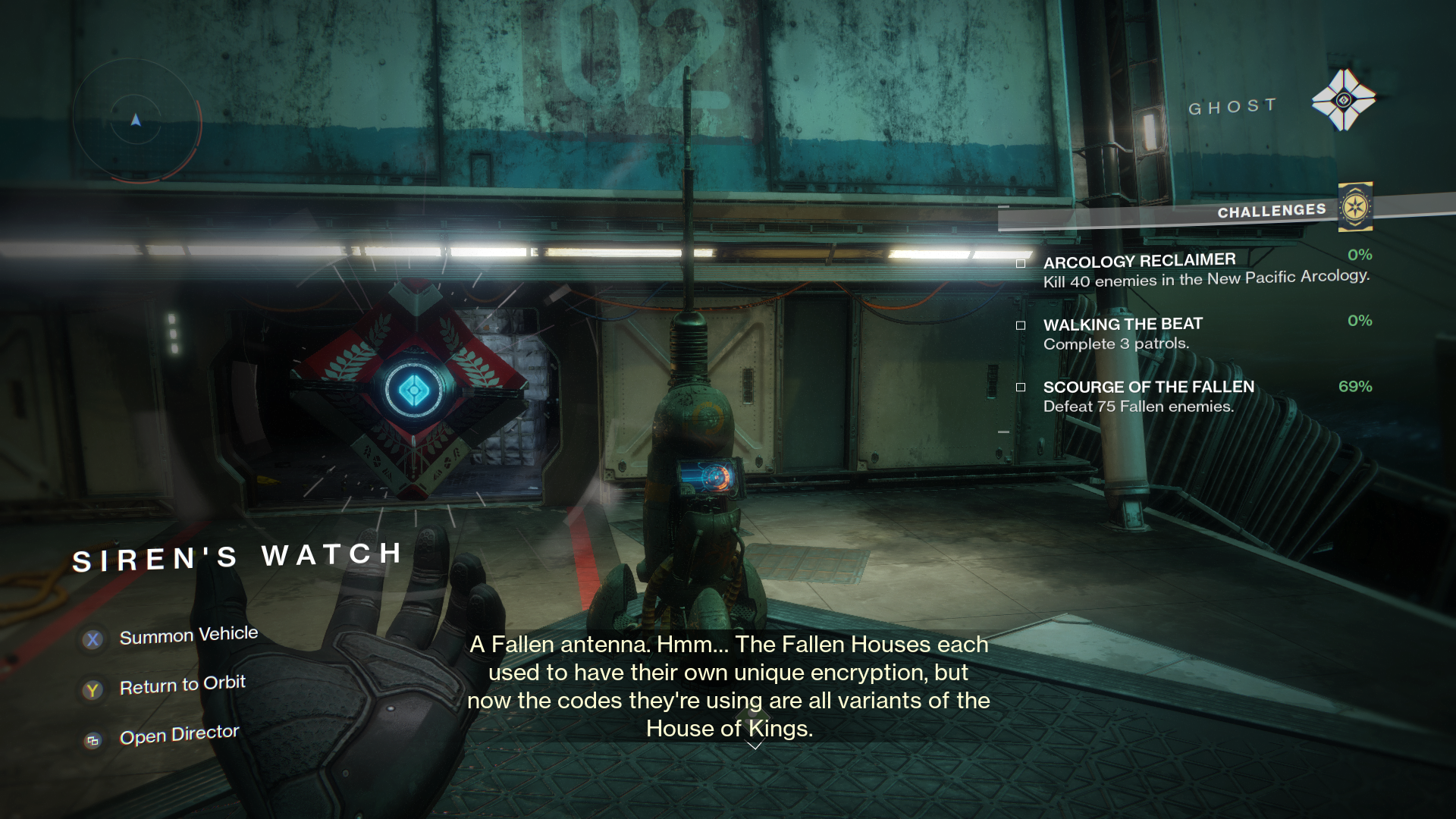Select the Summon Vehicle option
The image size is (1456, 819).
[188, 635]
